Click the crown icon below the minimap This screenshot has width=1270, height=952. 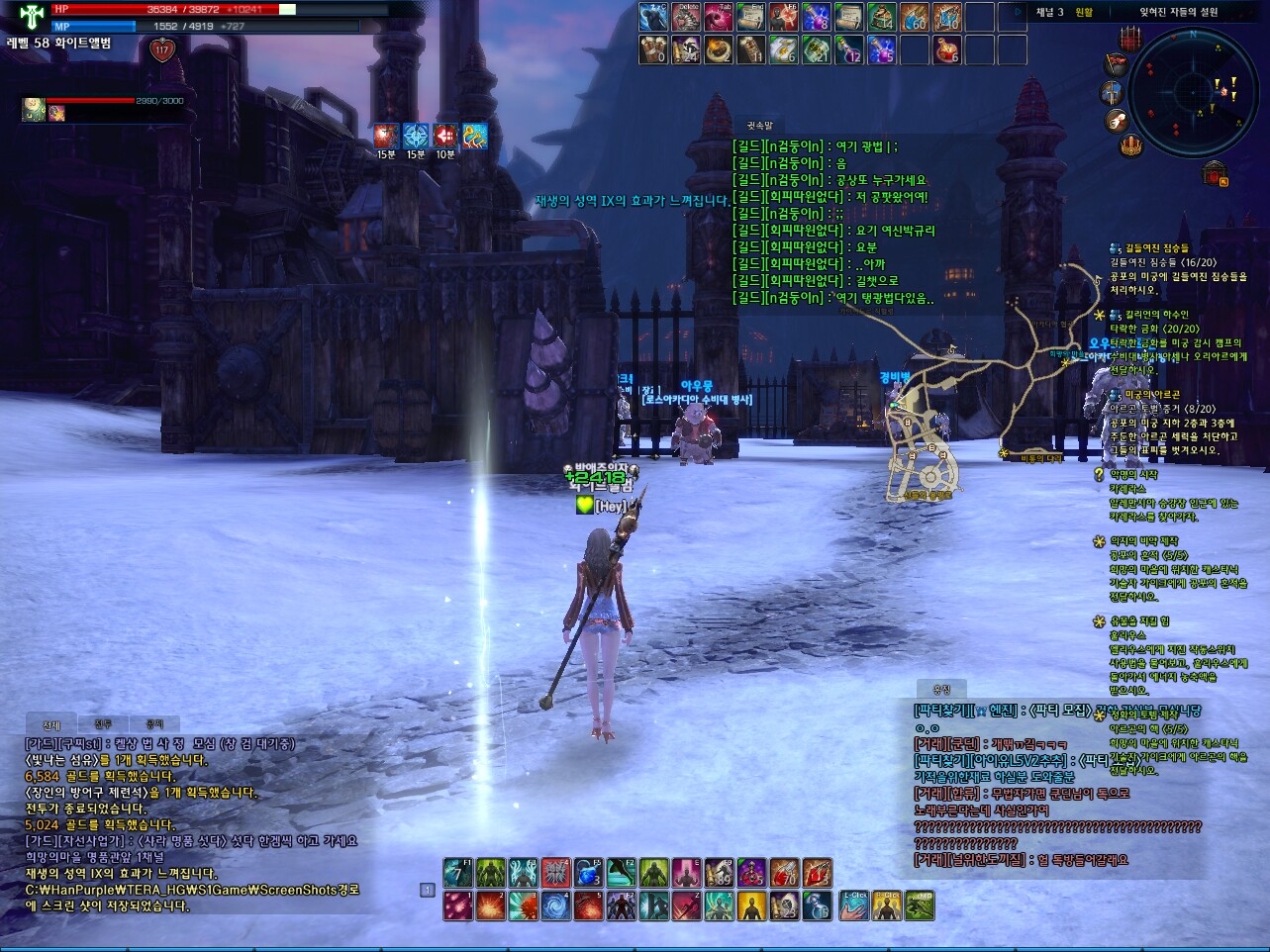tap(1131, 146)
